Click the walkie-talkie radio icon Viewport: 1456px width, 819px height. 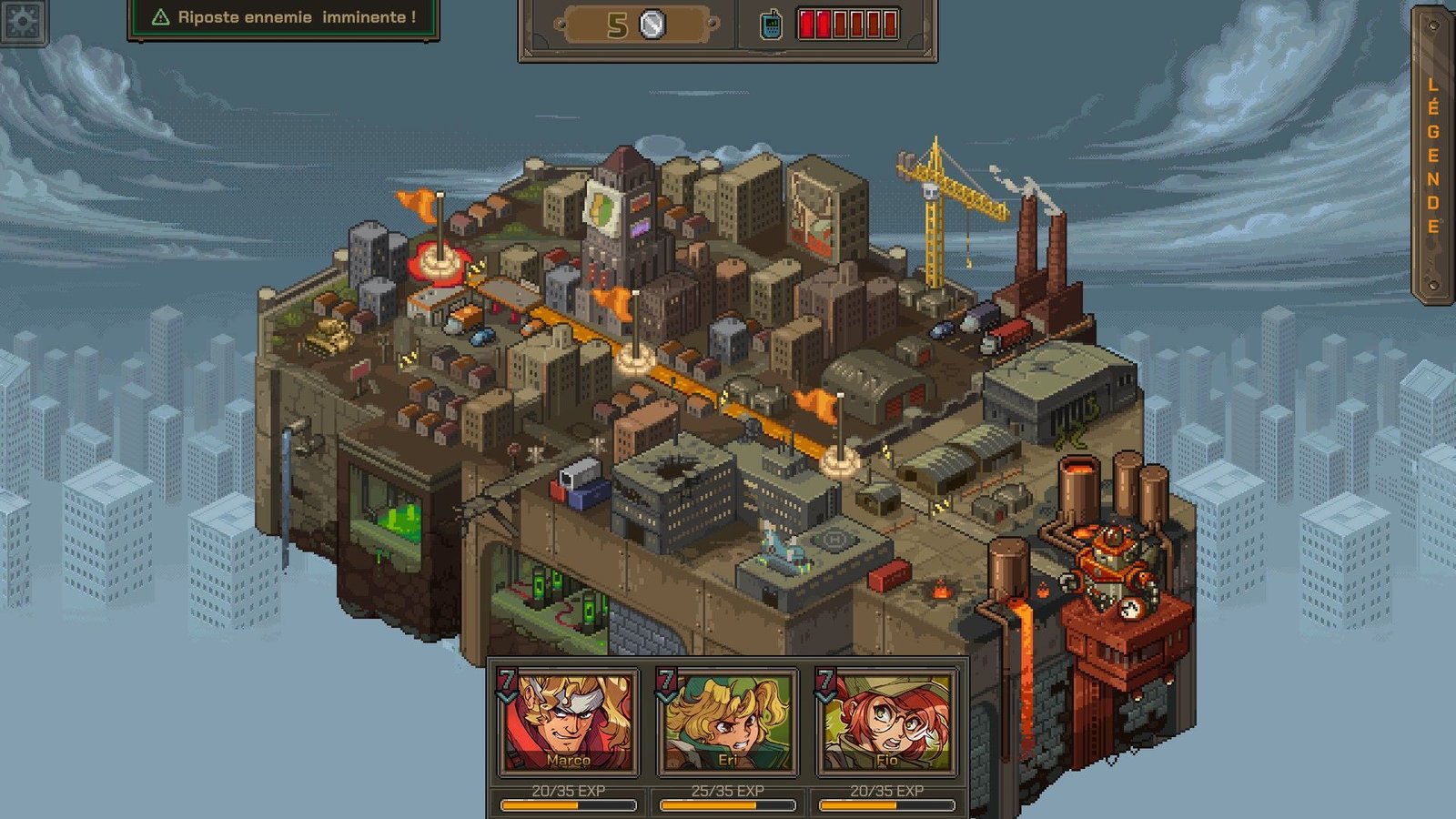click(x=771, y=25)
